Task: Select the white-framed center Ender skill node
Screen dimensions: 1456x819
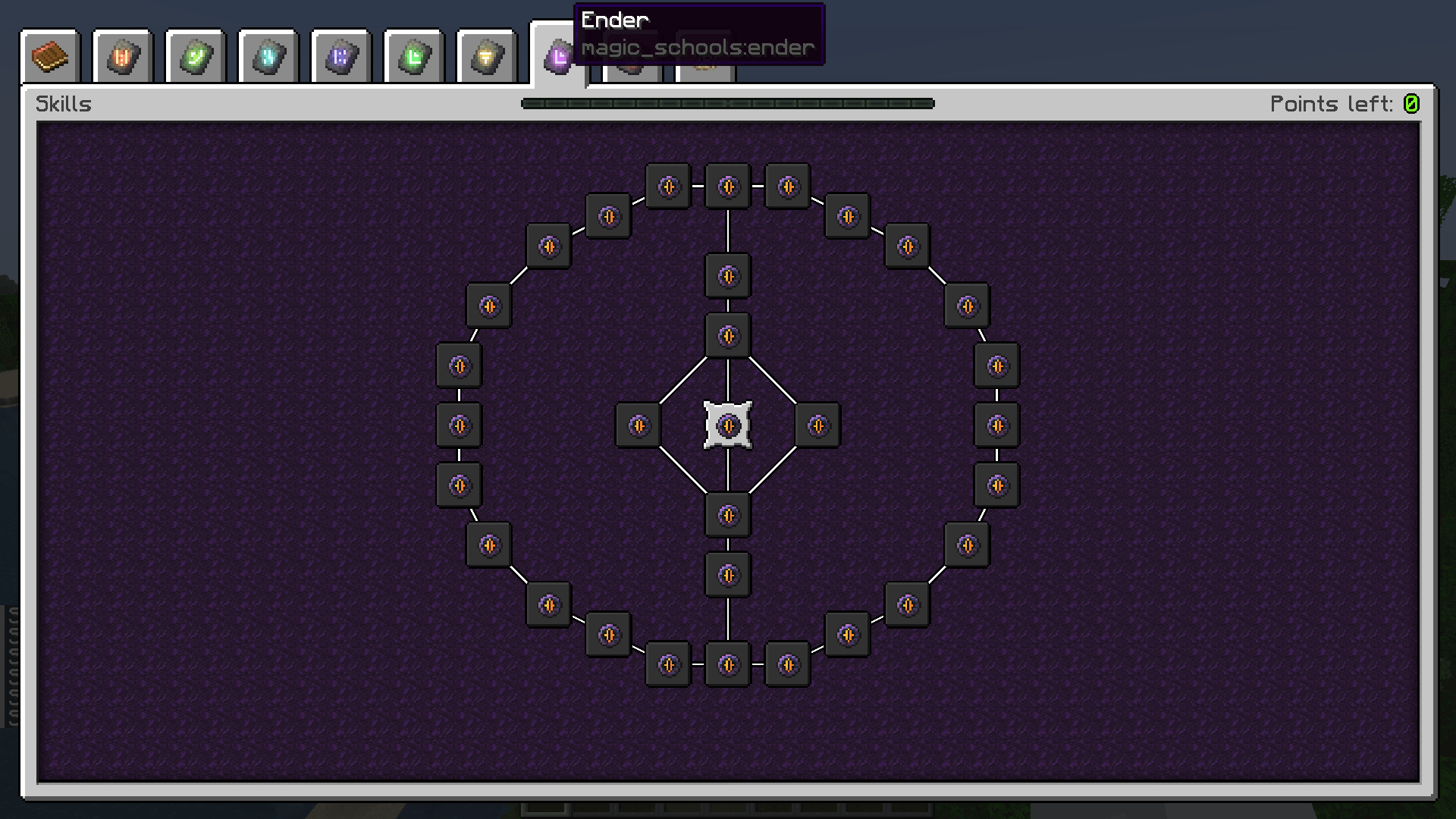Action: click(727, 425)
